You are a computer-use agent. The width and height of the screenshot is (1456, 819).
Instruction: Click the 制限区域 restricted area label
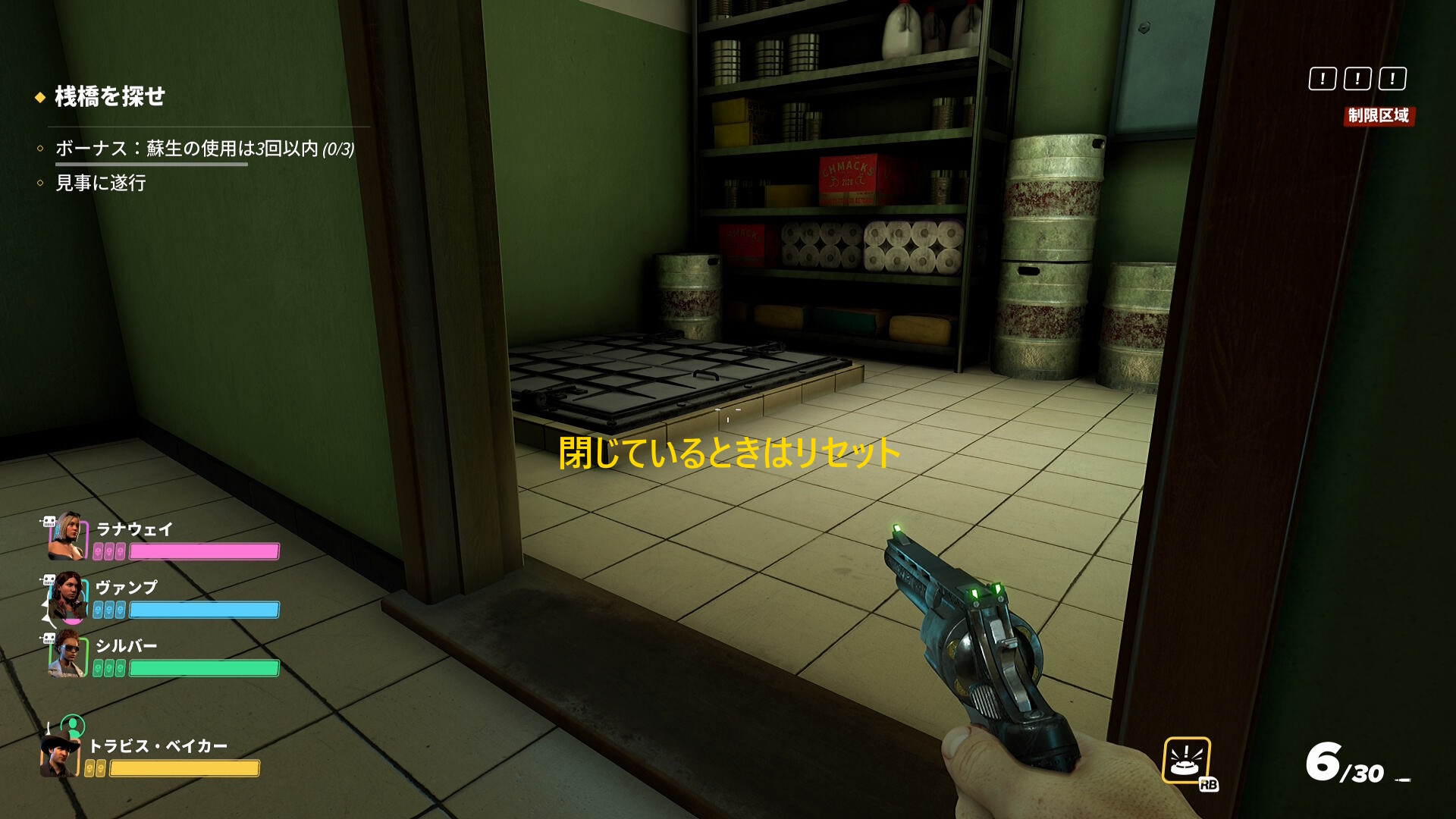click(1378, 116)
